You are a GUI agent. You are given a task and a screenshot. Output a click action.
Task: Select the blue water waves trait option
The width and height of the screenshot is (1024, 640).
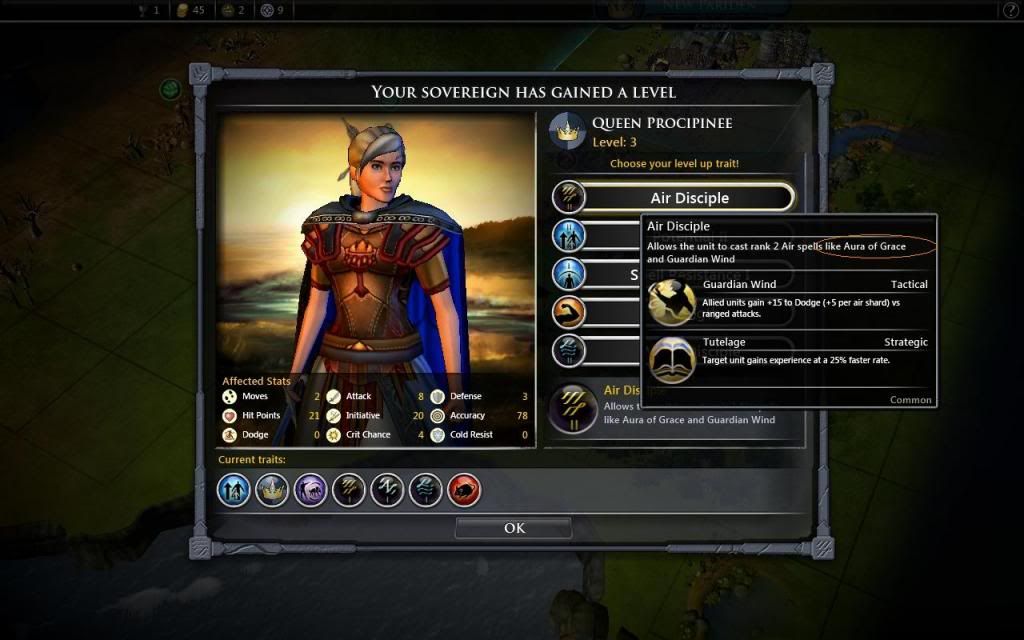(568, 350)
